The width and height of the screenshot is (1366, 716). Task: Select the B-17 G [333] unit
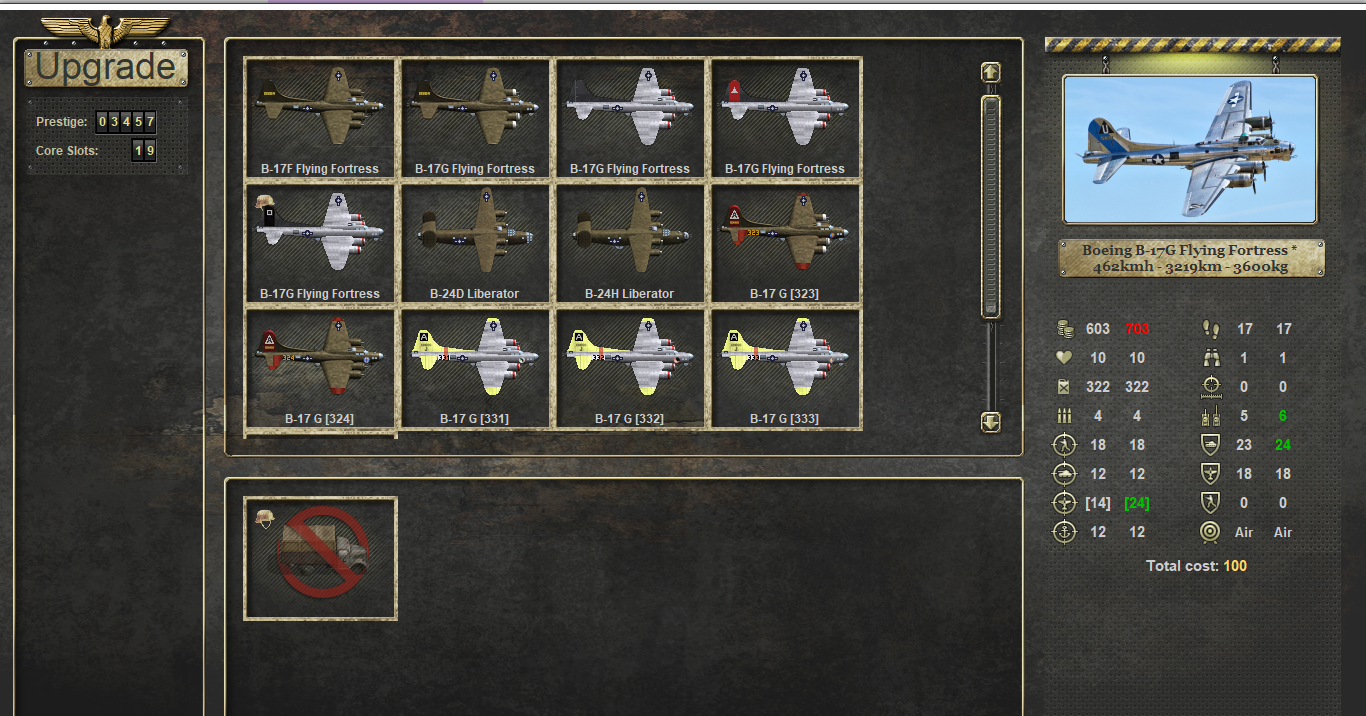(x=785, y=367)
